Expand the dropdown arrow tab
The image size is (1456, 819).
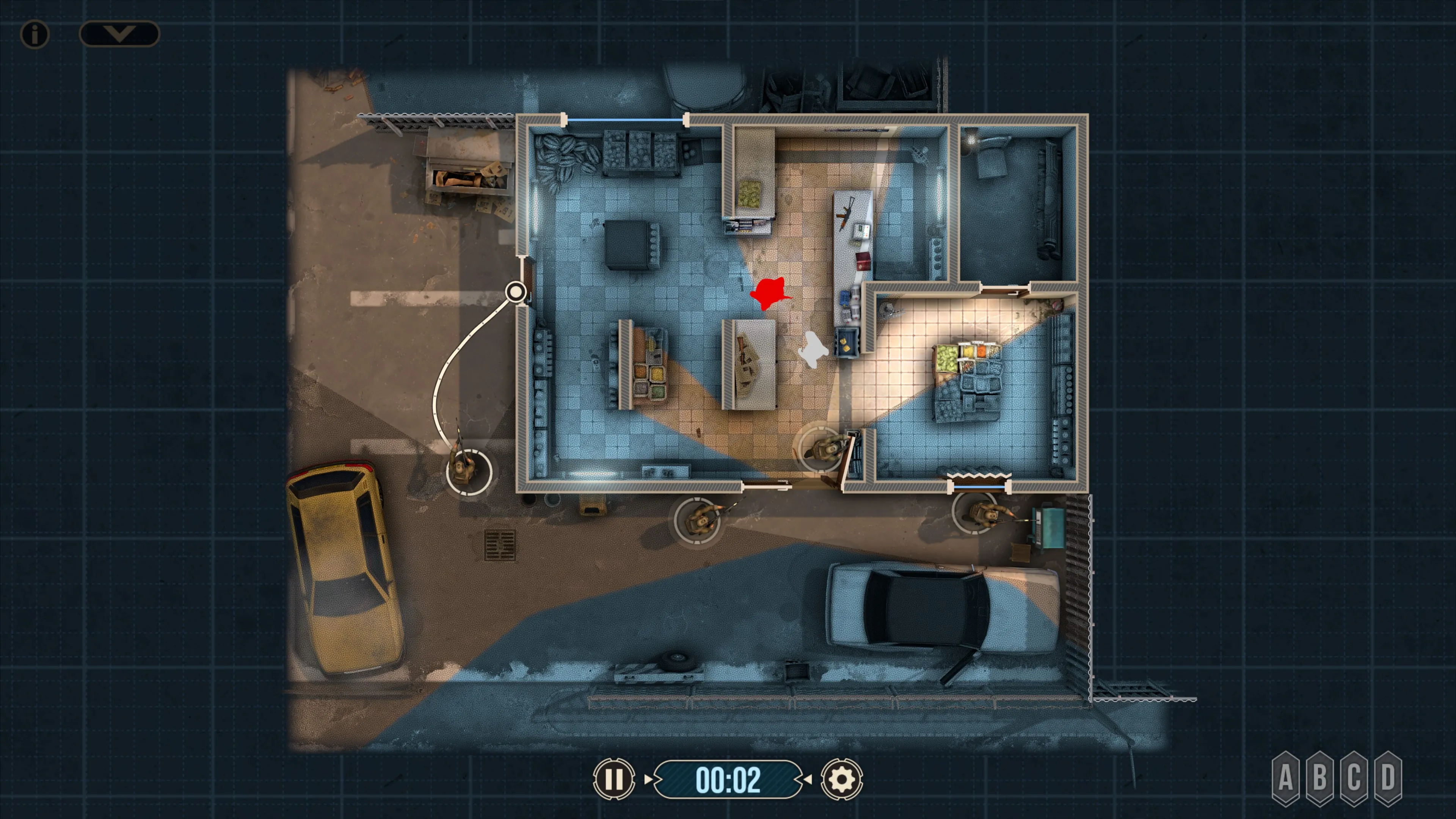119,34
